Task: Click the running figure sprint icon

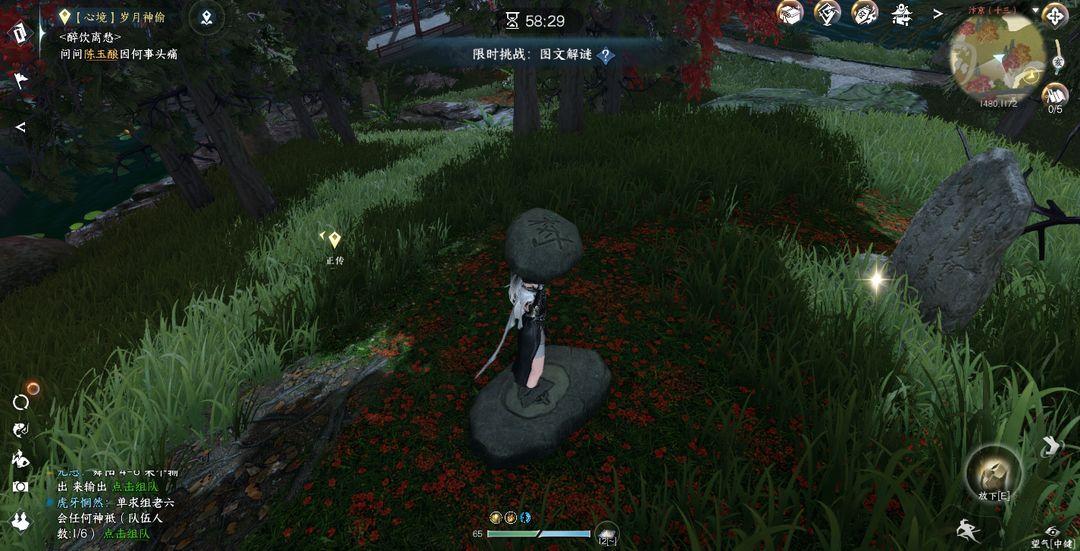Action: click(x=966, y=530)
